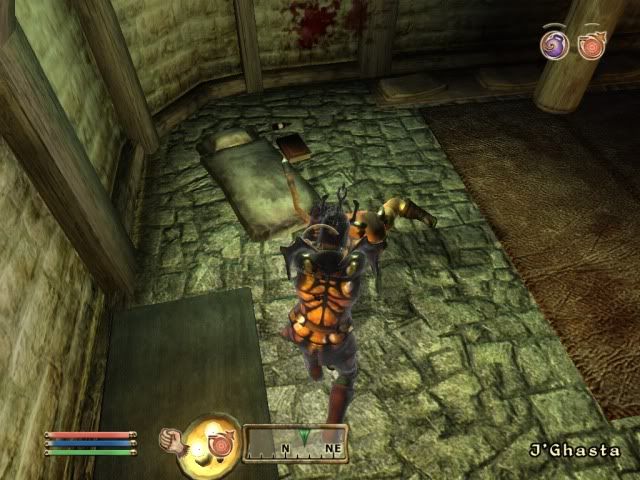The image size is (640, 480).
Task: Click the compass bar showing N and NE
Action: coord(296,443)
